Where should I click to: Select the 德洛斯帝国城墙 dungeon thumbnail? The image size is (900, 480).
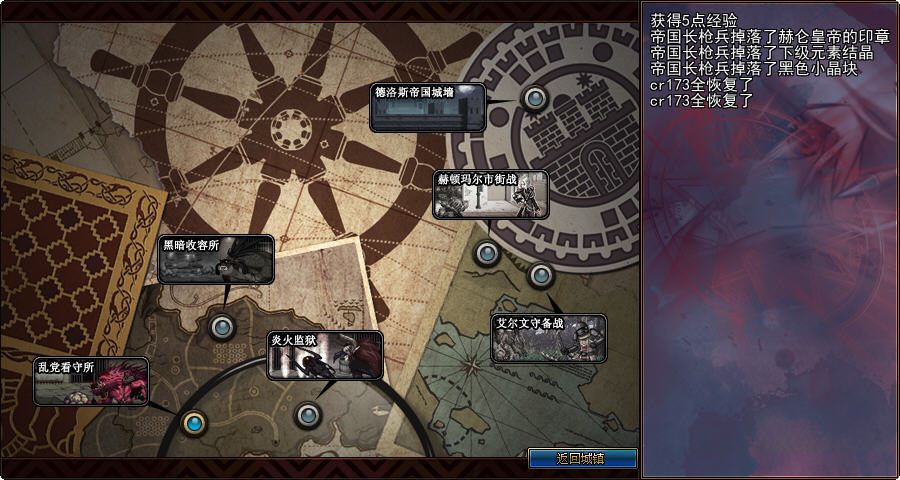tap(427, 107)
